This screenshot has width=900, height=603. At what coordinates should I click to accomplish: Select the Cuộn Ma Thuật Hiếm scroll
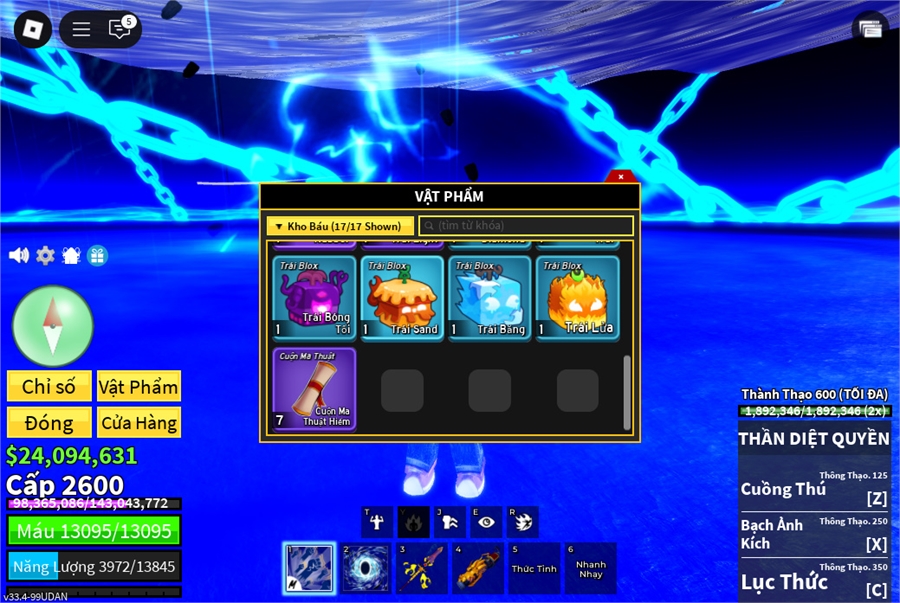(315, 389)
